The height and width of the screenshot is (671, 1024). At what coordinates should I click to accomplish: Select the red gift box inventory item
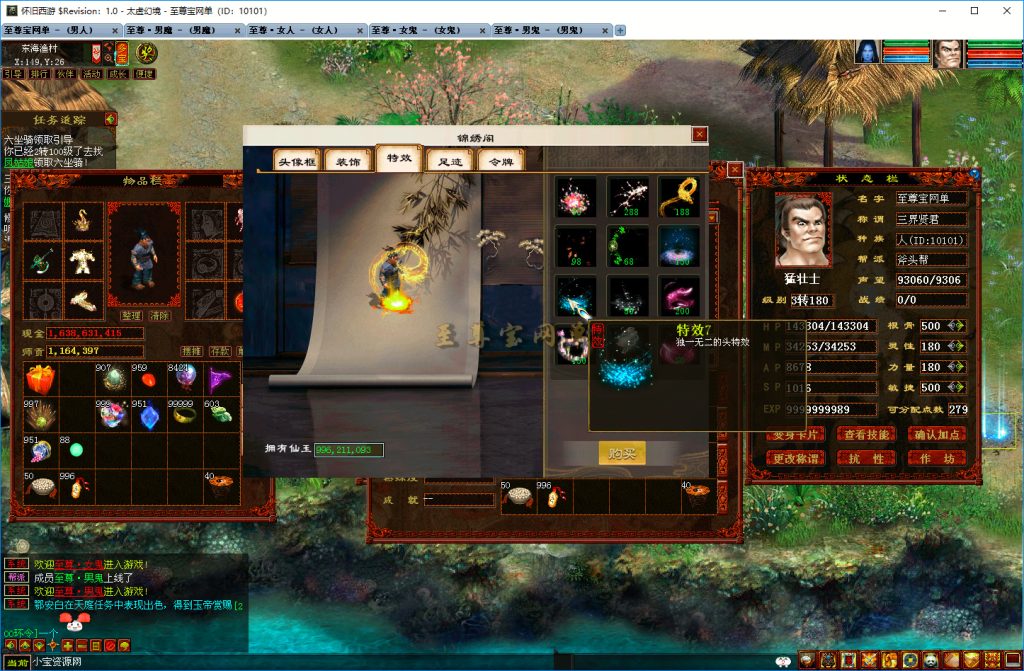tap(40, 379)
